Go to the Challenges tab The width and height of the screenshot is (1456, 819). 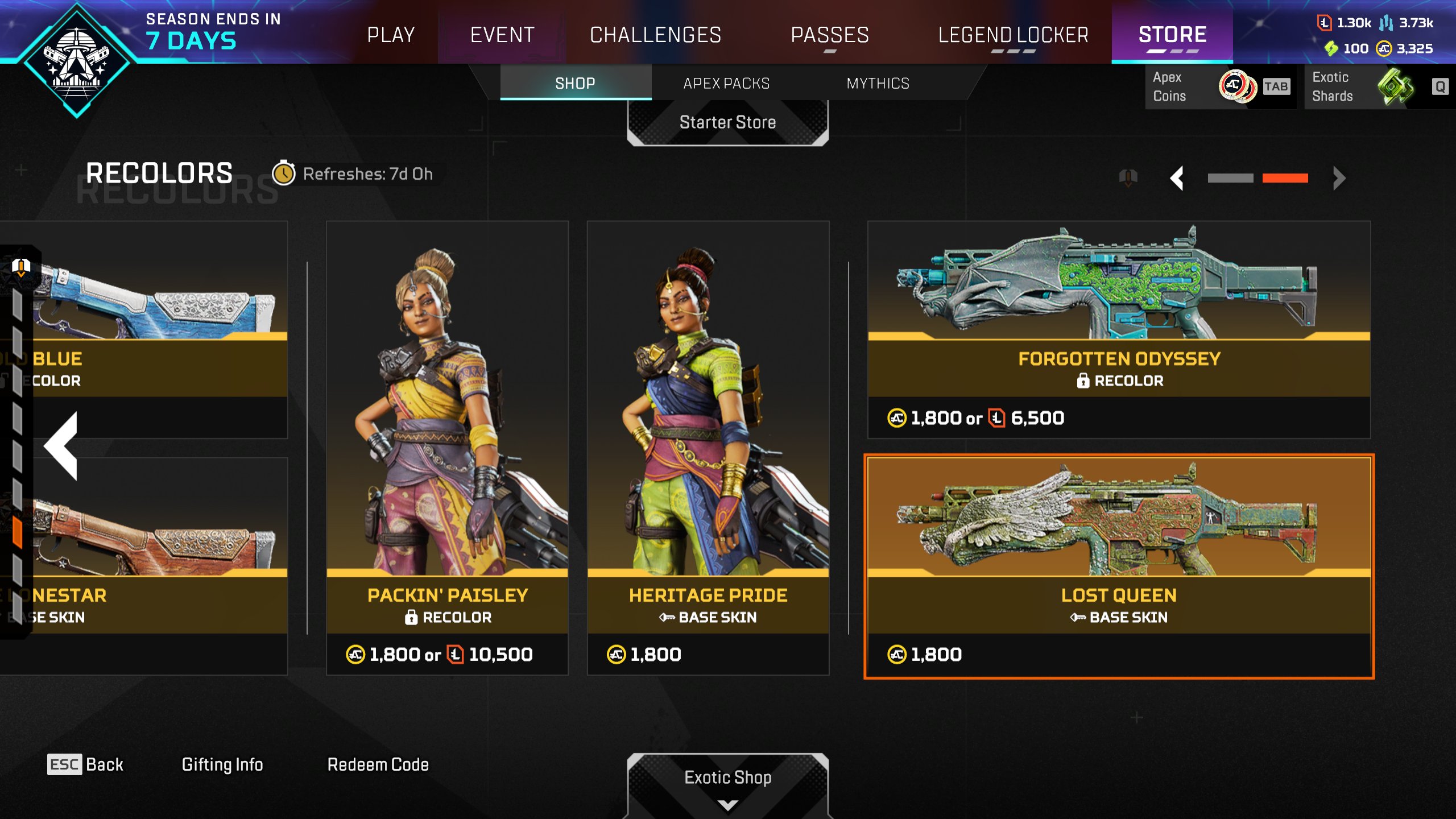click(655, 35)
